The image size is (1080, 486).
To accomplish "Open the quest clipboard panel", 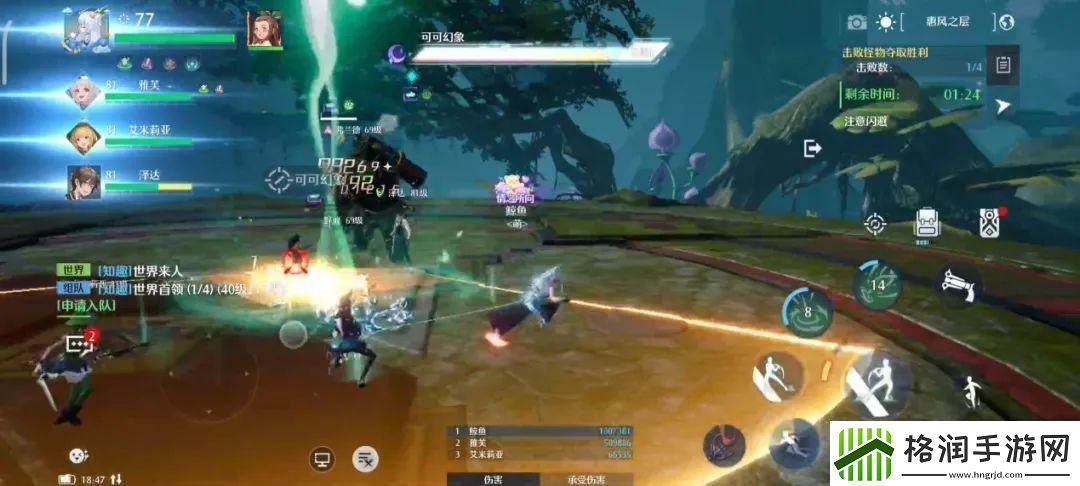I will tap(1003, 66).
